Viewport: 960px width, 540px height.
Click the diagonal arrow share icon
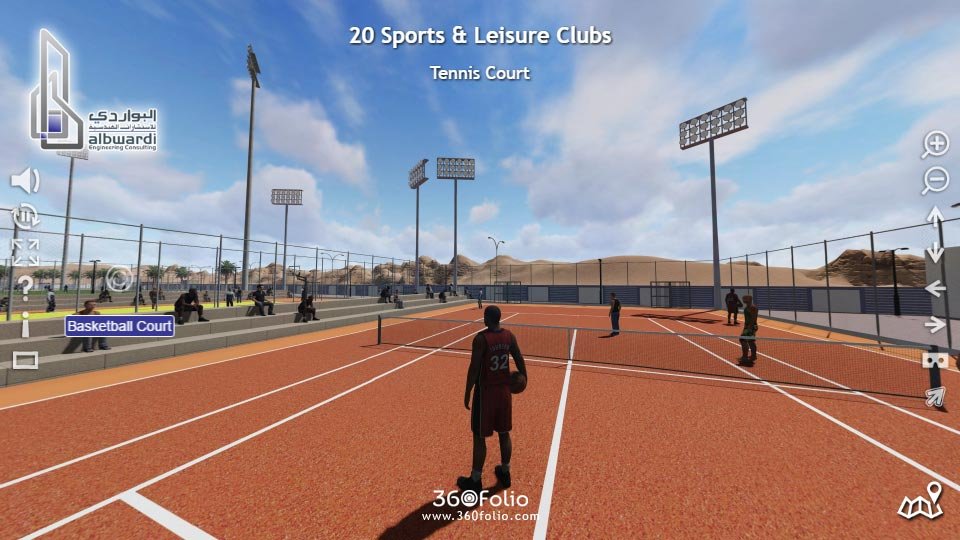click(935, 397)
